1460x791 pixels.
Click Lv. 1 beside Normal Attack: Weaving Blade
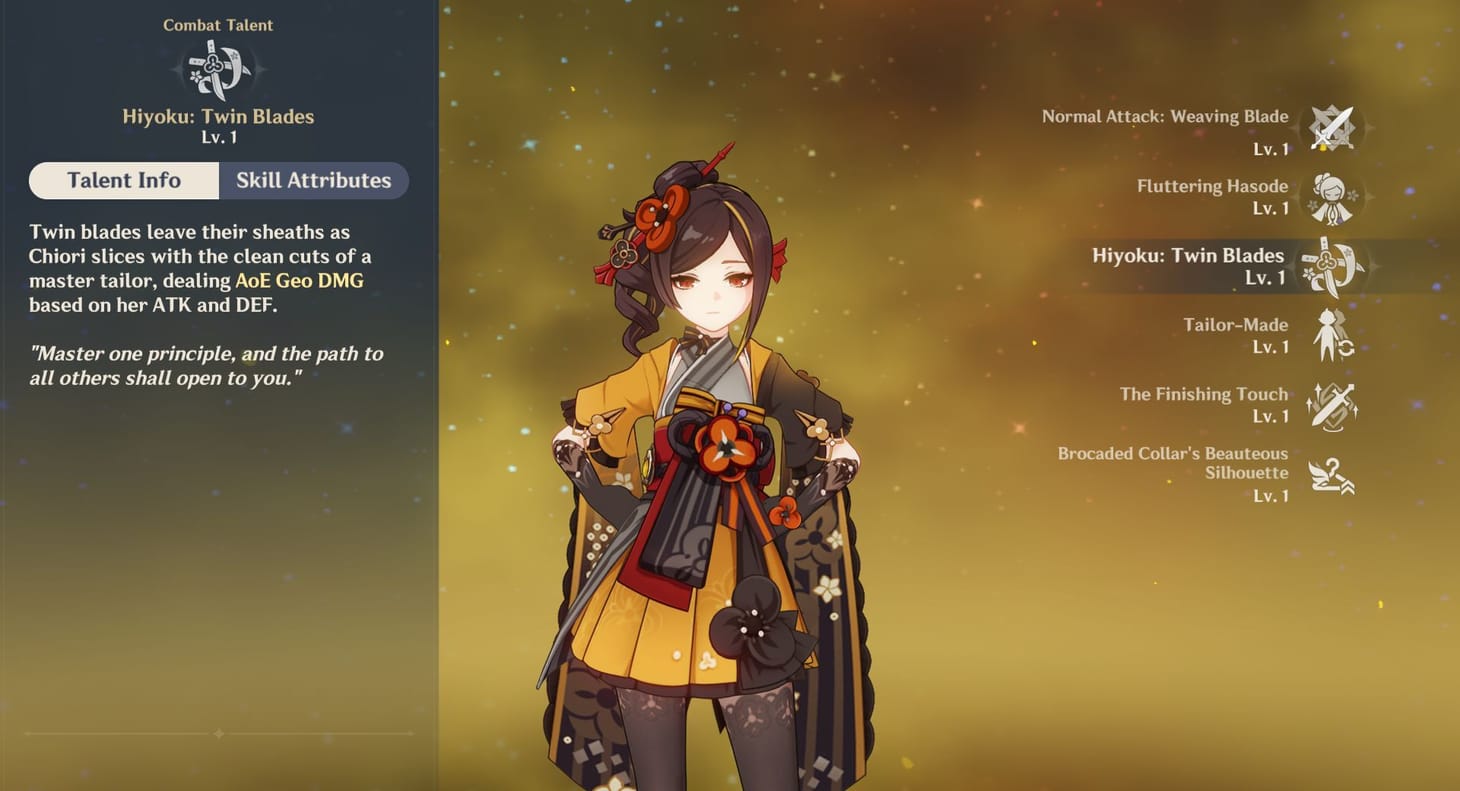[x=1273, y=148]
